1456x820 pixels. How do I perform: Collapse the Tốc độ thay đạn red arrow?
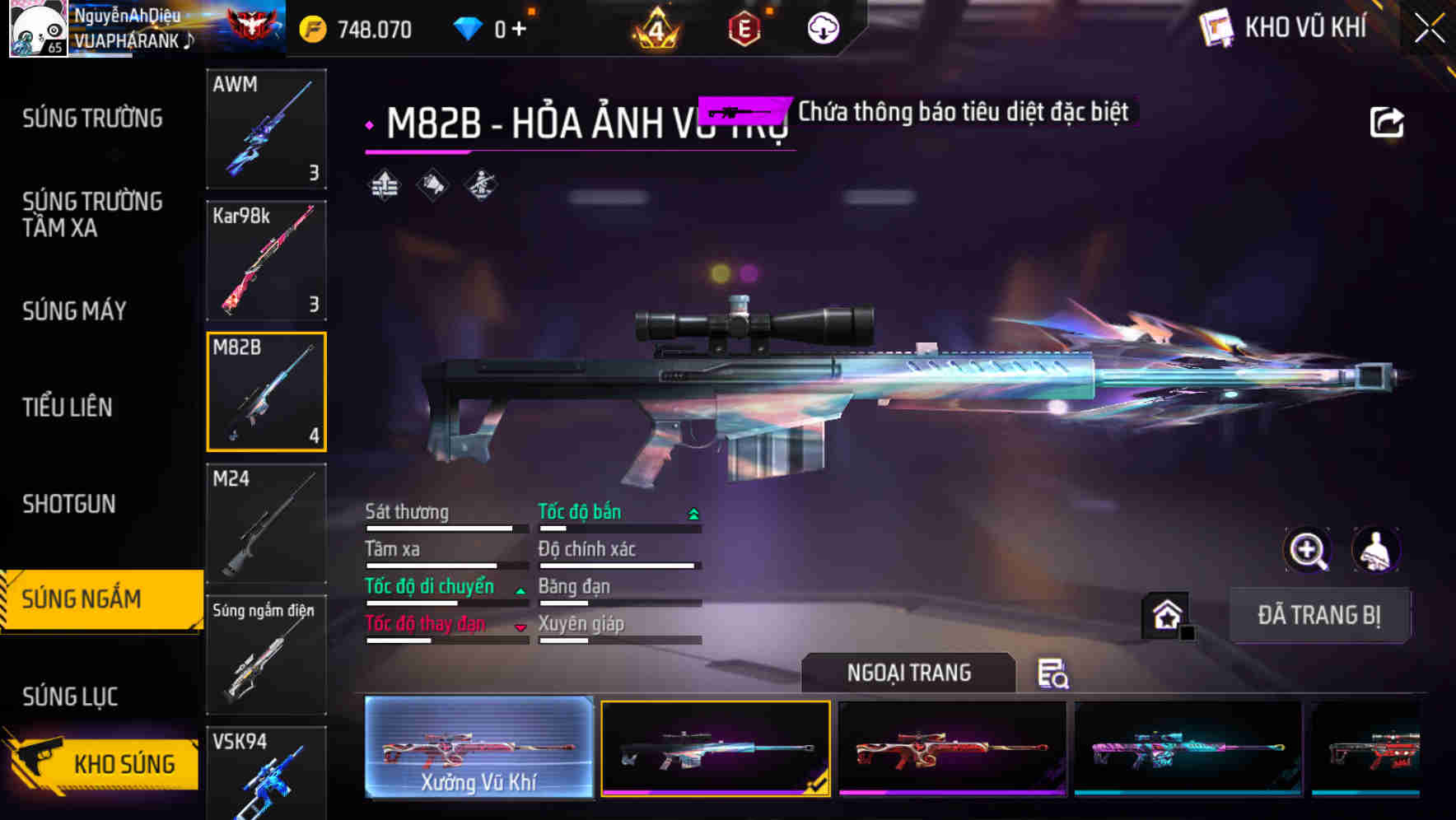[520, 627]
